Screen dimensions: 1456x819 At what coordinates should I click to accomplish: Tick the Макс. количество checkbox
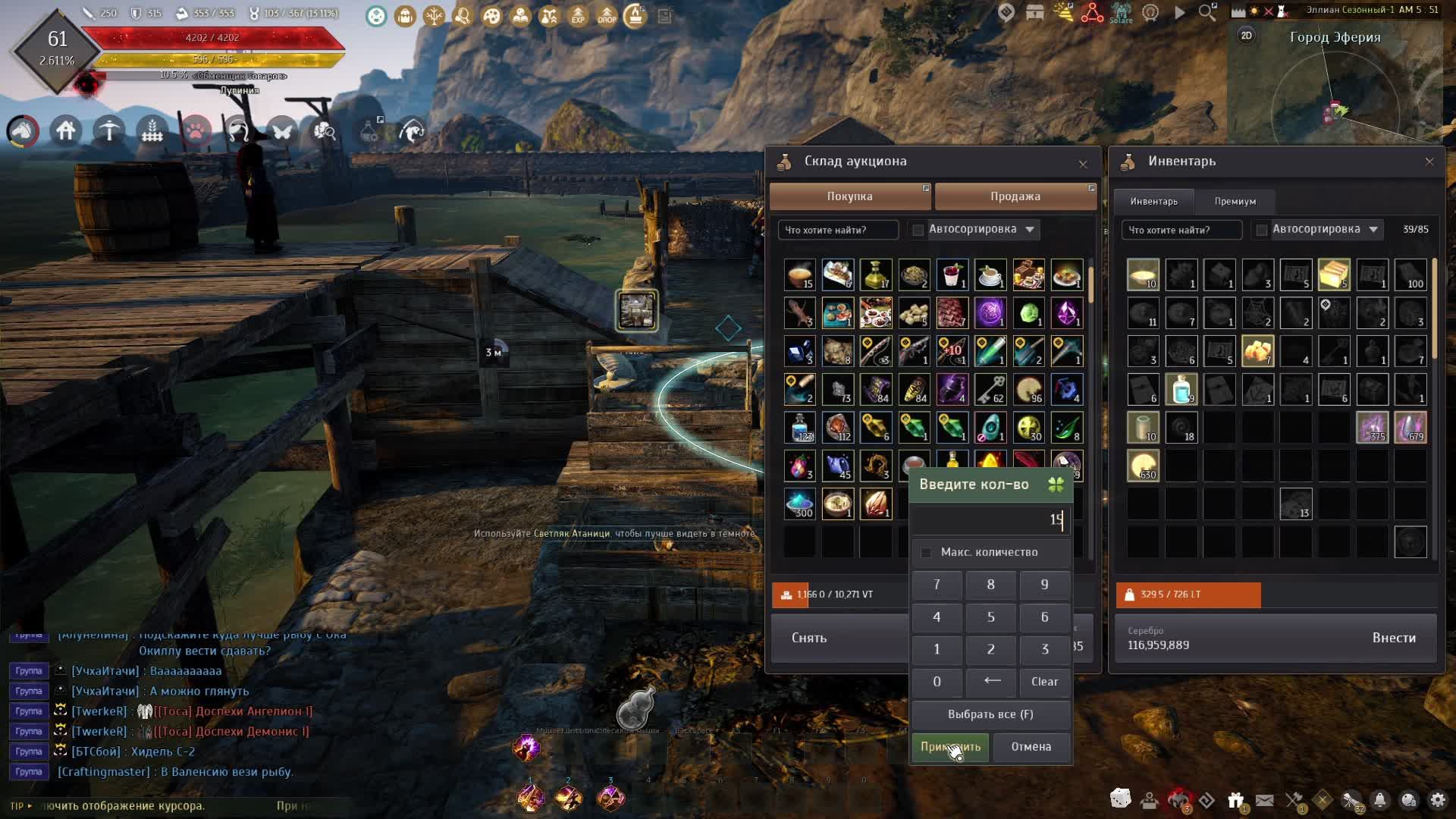click(x=926, y=553)
